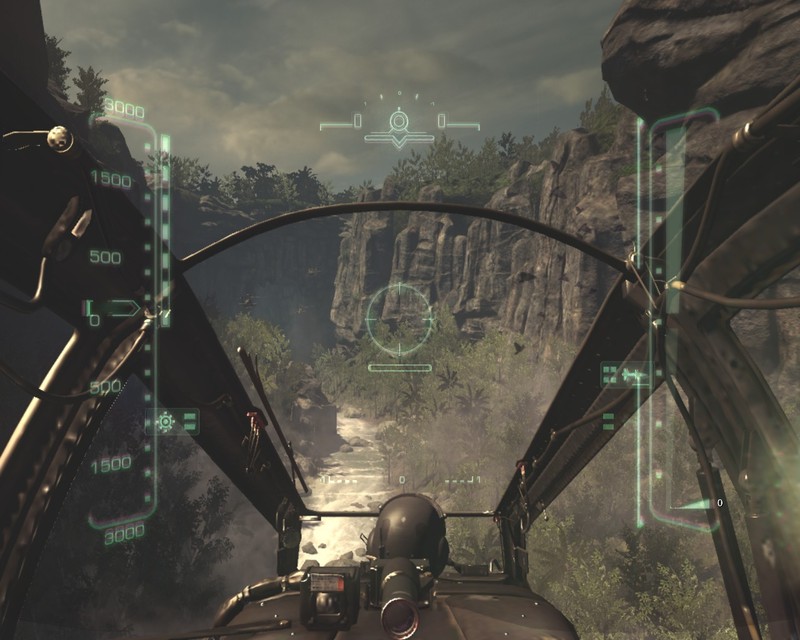This screenshot has width=800, height=640.
Task: Click the circular targeting reticle
Action: click(x=400, y=318)
